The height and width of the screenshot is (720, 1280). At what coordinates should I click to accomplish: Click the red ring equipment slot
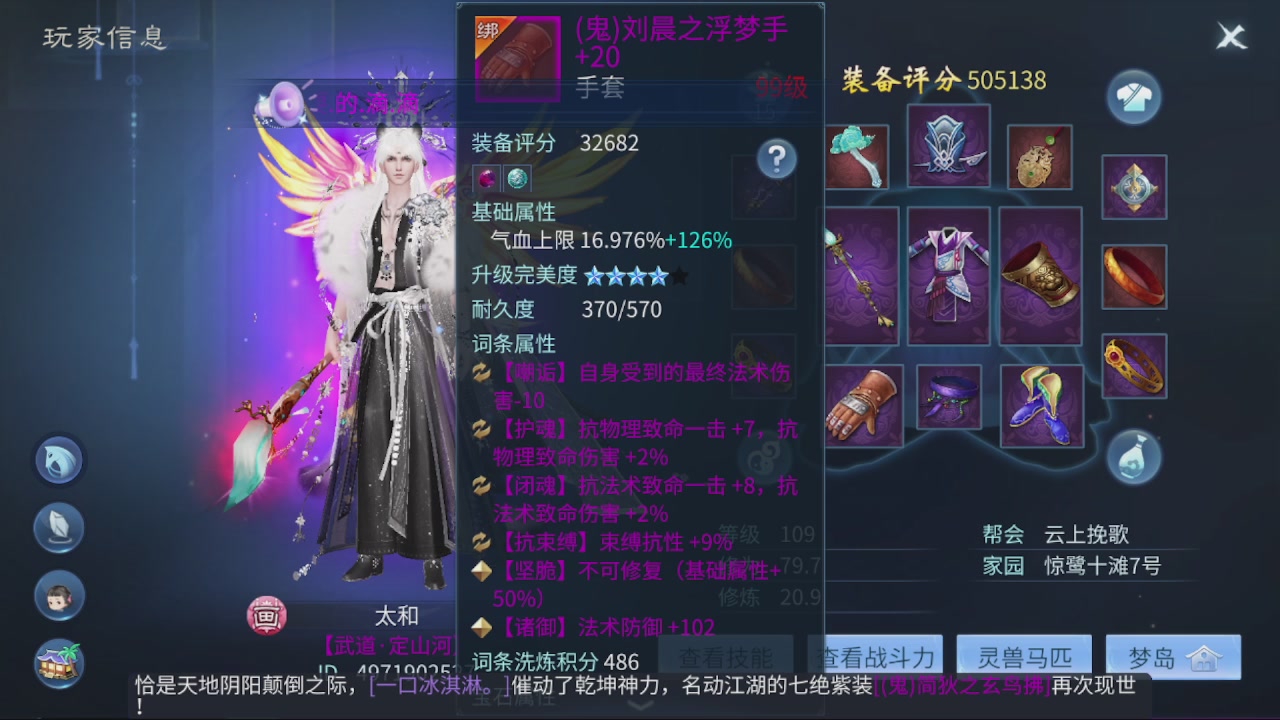tap(1133, 275)
